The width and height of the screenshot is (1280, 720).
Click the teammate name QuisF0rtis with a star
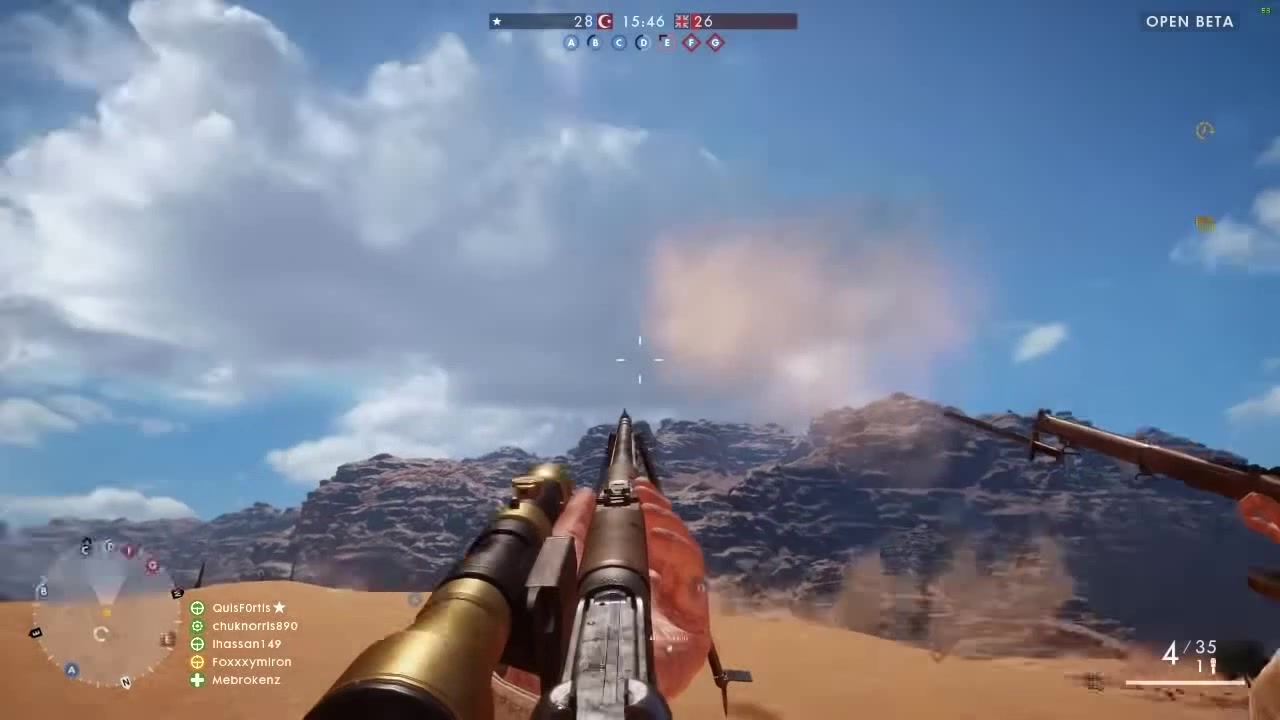coord(243,607)
